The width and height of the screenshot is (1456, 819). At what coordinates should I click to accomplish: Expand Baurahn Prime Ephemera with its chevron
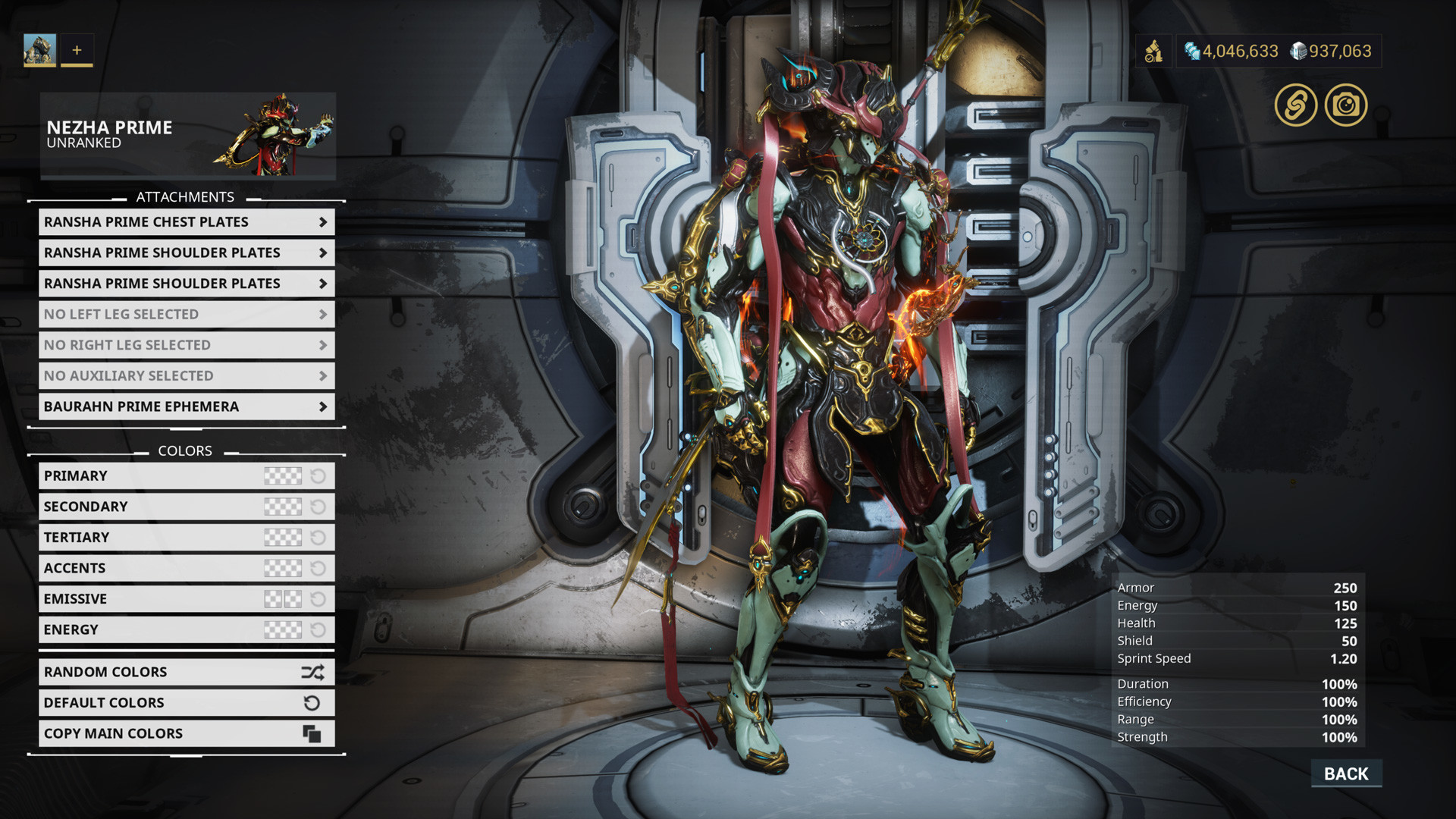pyautogui.click(x=322, y=406)
